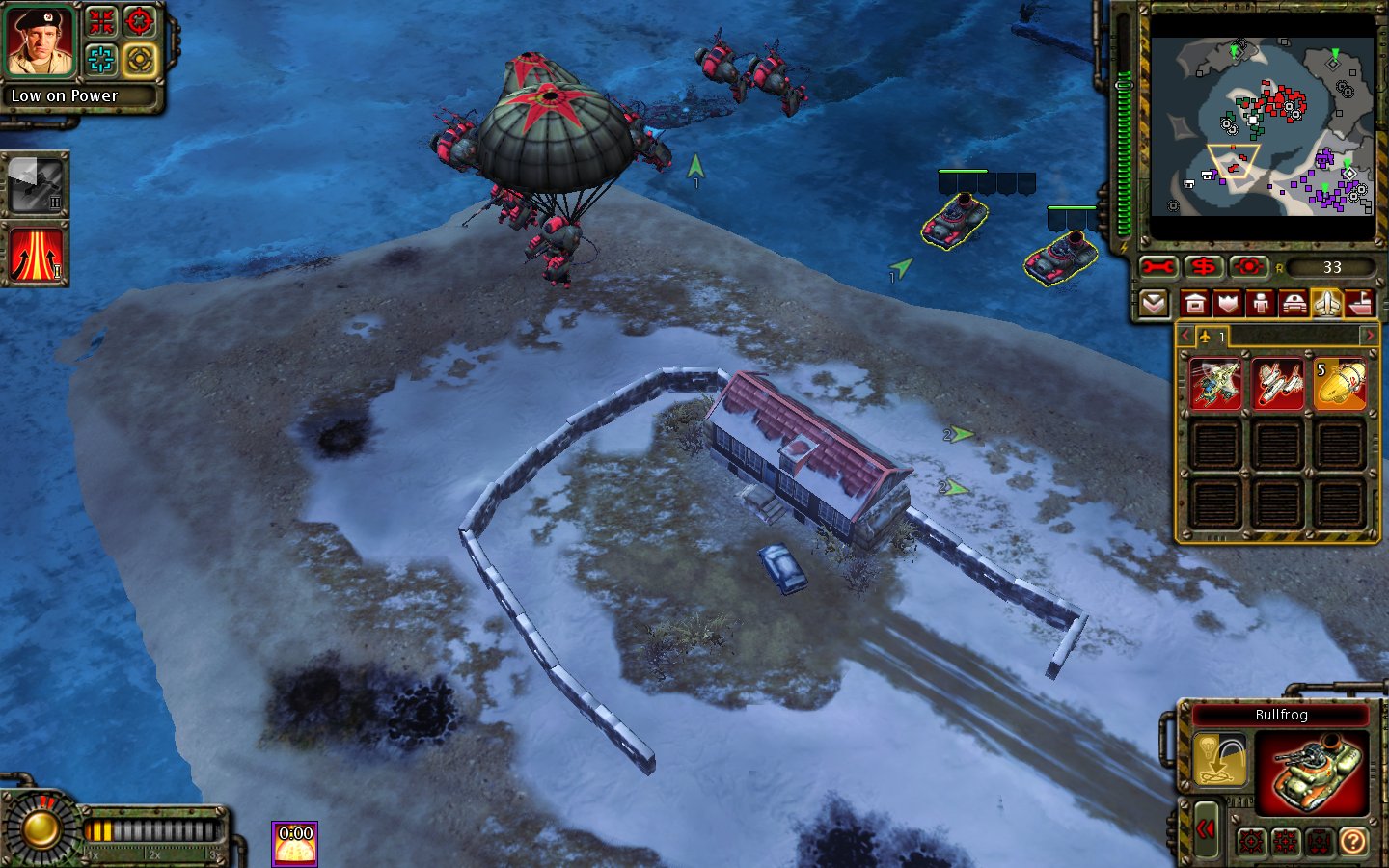Queue the Twinblade helicopter
1389x868 pixels.
[1215, 384]
